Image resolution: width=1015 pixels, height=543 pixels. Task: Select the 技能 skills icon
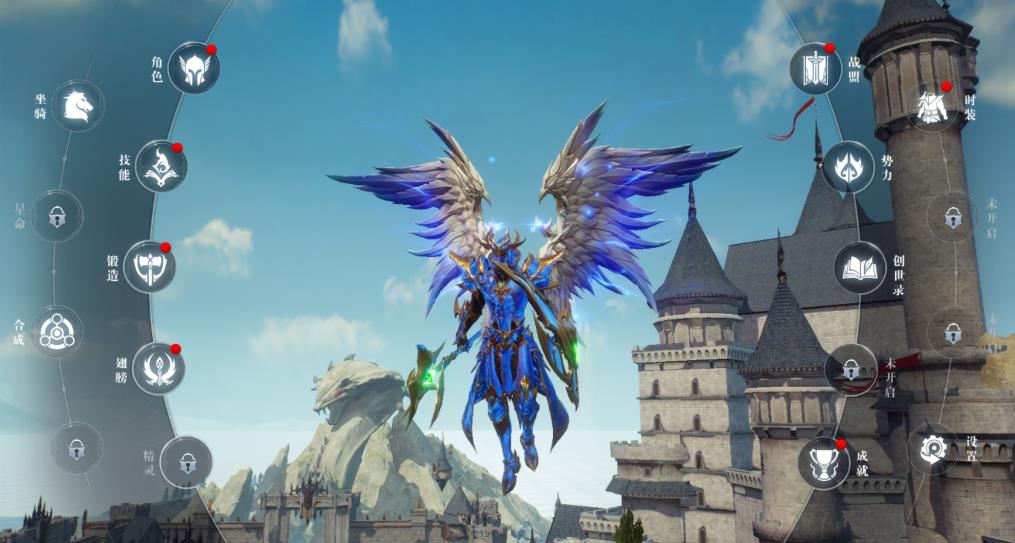pyautogui.click(x=160, y=166)
